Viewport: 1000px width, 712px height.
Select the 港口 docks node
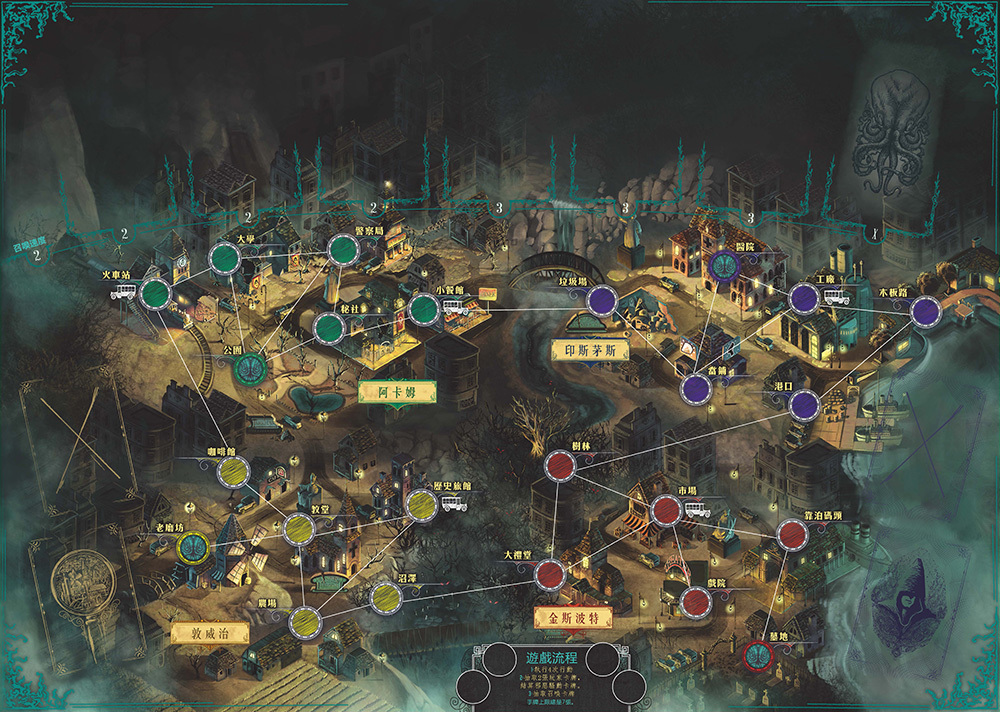(804, 405)
